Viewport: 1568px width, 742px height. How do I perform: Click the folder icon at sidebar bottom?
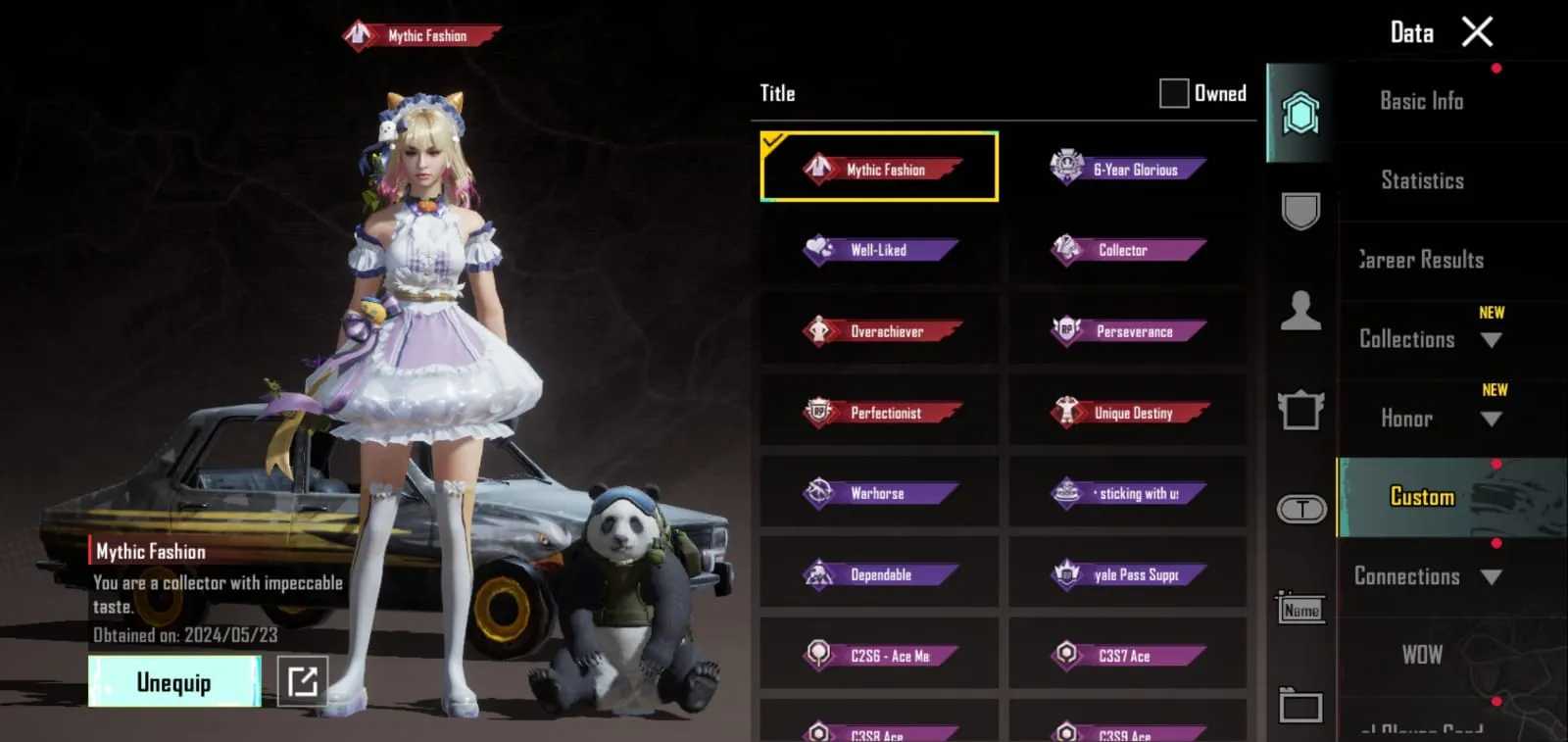(1300, 704)
